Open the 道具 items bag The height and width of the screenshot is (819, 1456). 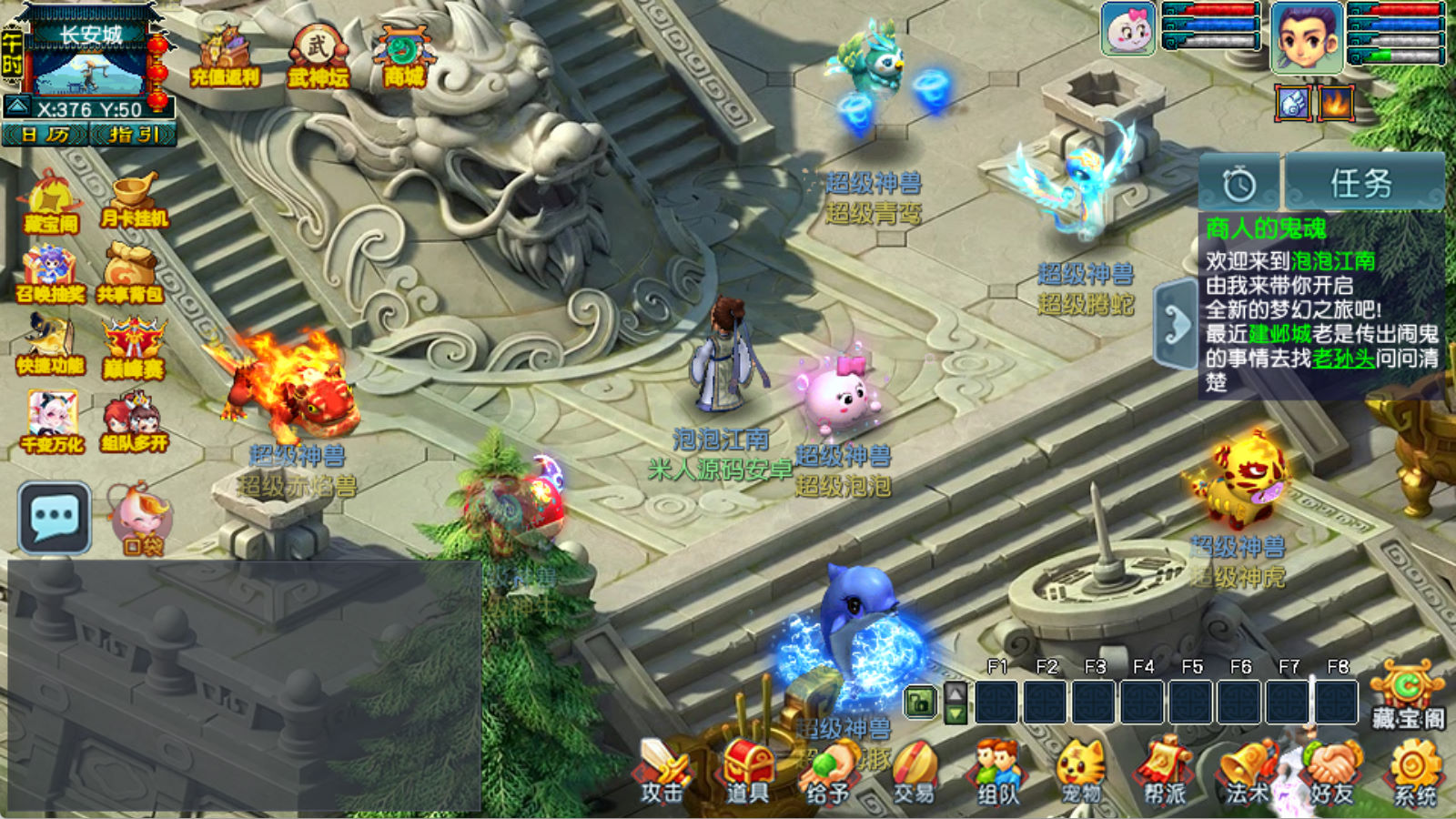(747, 772)
